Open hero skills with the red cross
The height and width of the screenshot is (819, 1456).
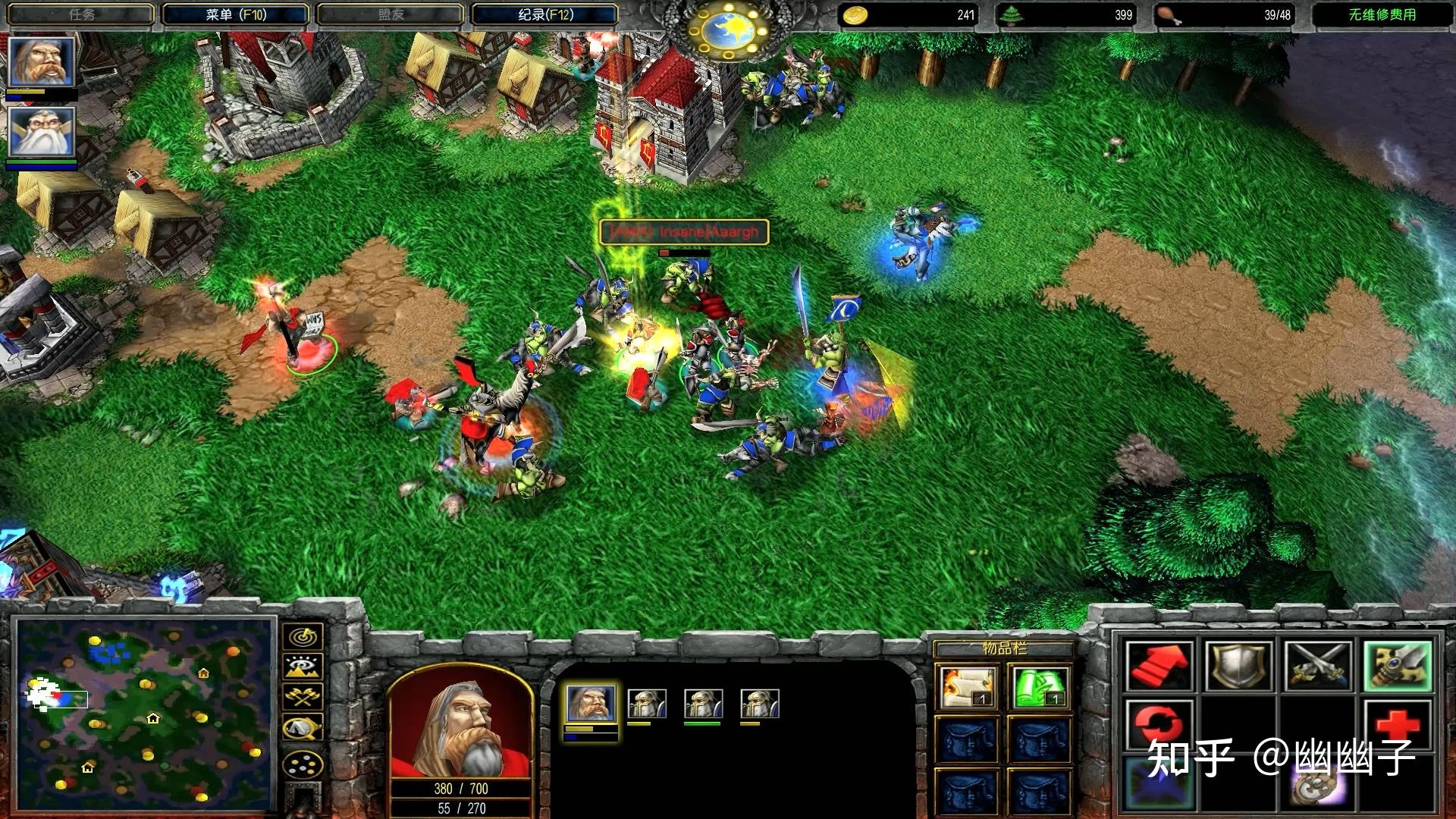pos(1397,725)
